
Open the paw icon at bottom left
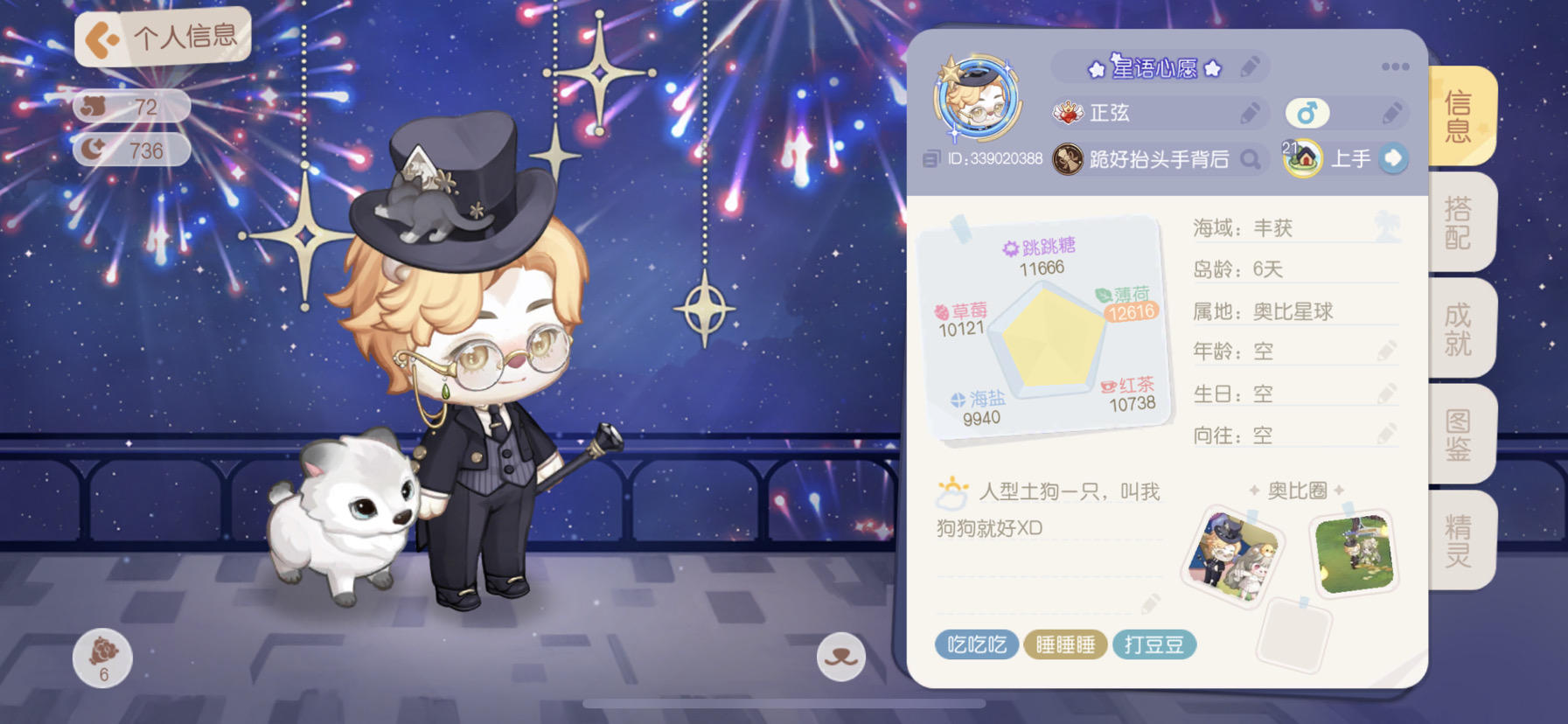105,657
